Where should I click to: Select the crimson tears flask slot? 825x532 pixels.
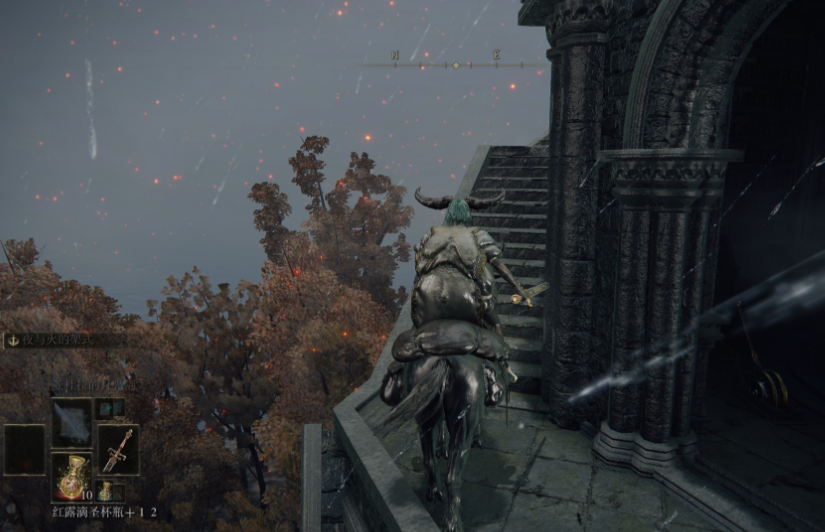71,475
